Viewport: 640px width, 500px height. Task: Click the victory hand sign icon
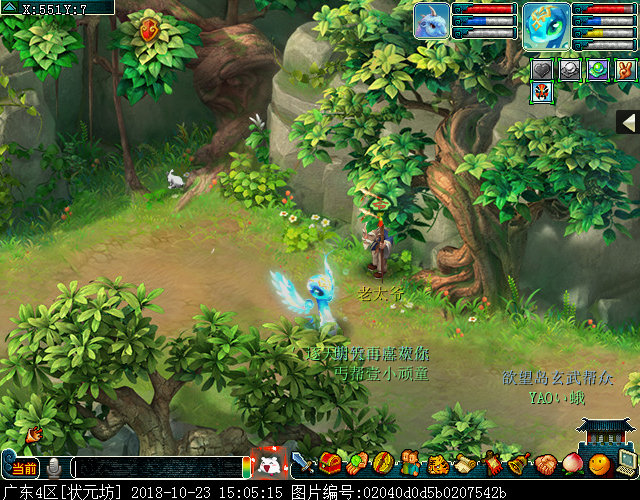tap(625, 69)
